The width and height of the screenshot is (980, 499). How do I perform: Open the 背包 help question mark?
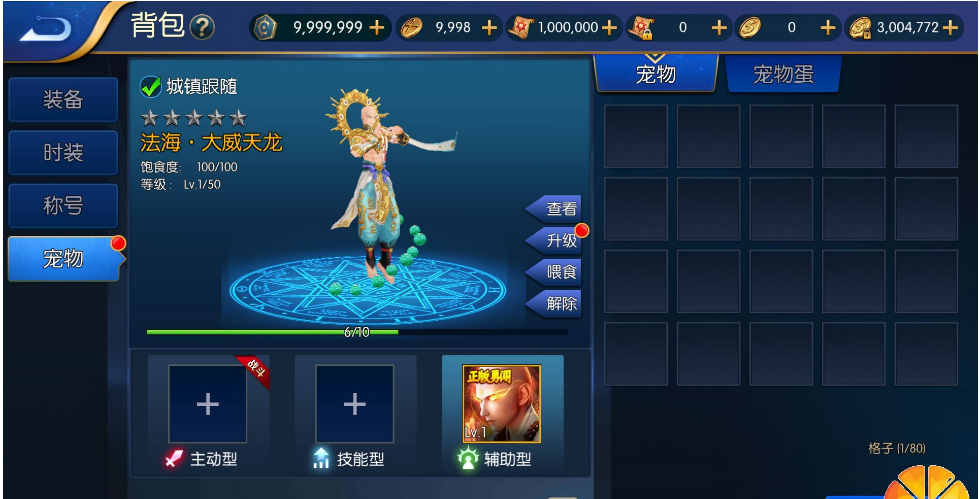click(202, 28)
